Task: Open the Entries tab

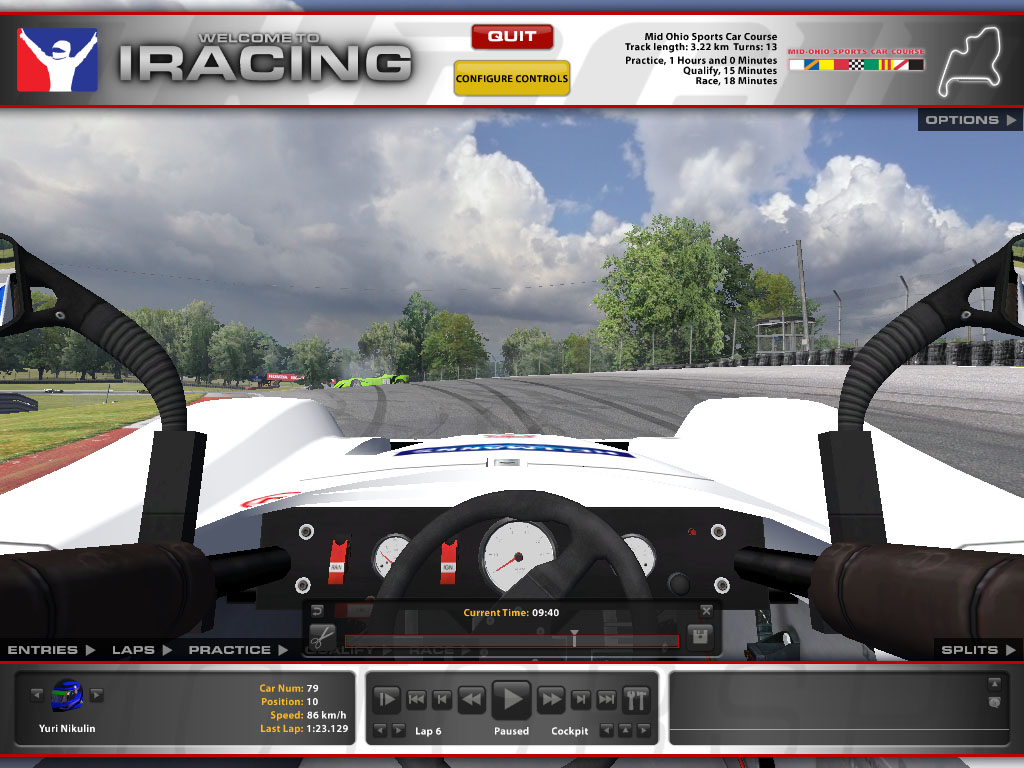Action: (51, 650)
